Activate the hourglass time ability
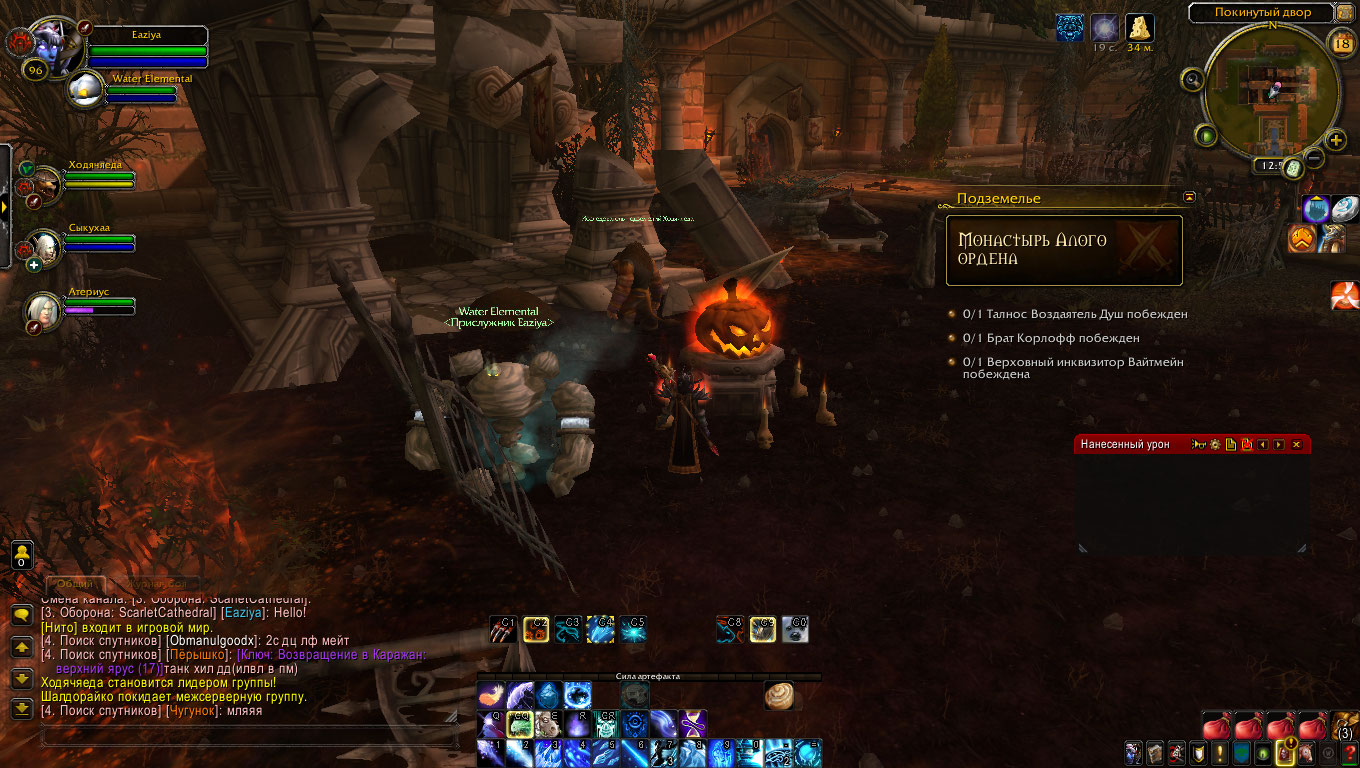The image size is (1360, 768). [x=693, y=723]
